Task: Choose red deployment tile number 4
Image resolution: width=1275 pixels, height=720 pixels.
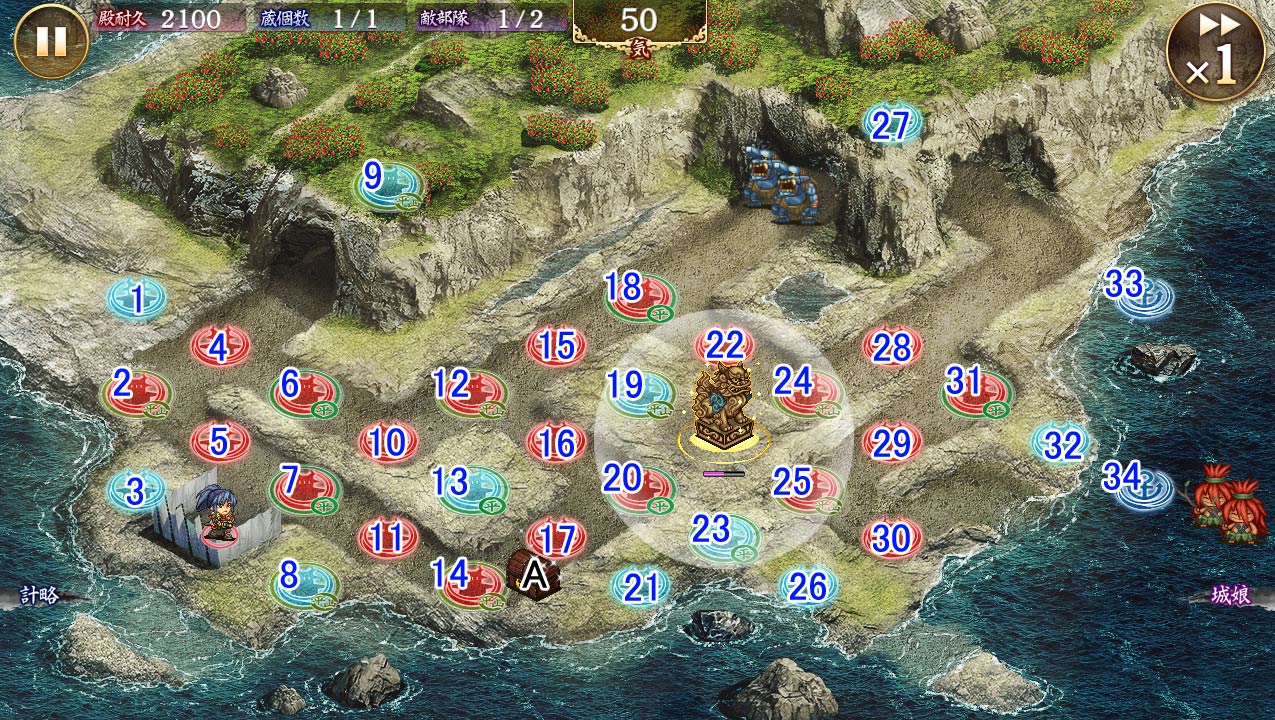Action: [221, 347]
